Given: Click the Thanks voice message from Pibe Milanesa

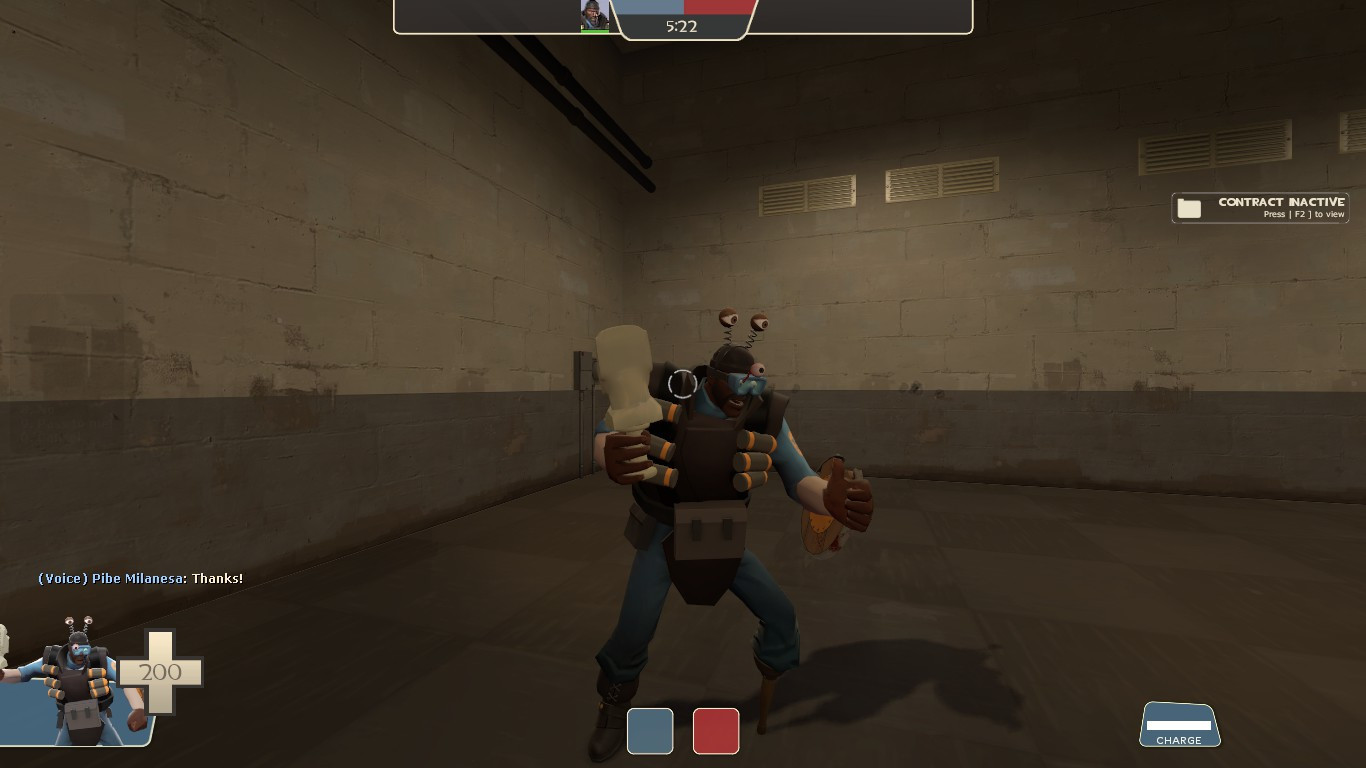Looking at the screenshot, I should click(x=140, y=578).
